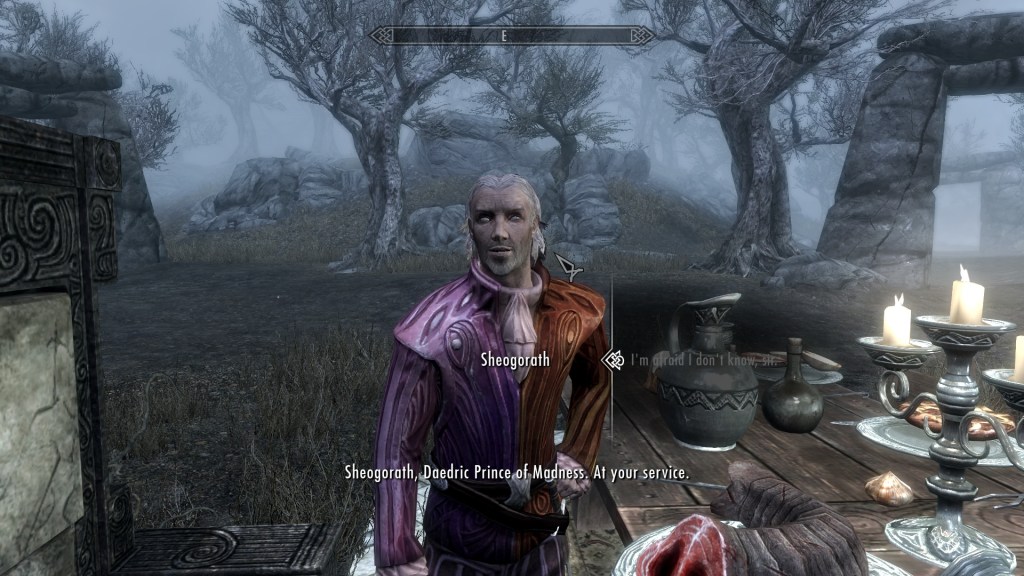Choose the reply "I'm afraid I don't know, sir."
Screen dimensions: 1024x576
coord(689,359)
